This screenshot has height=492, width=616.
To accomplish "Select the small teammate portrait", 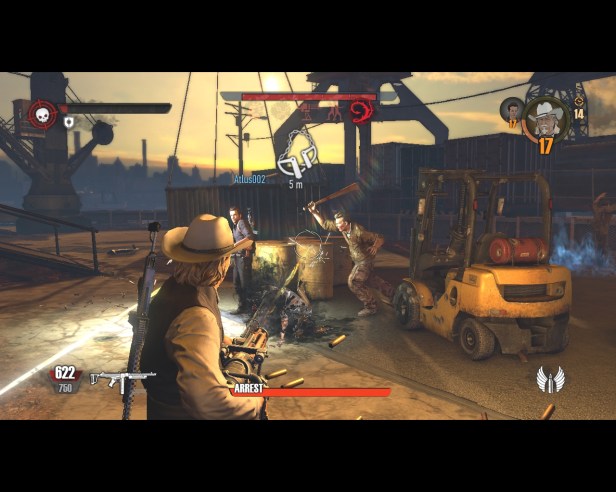I will (512, 110).
